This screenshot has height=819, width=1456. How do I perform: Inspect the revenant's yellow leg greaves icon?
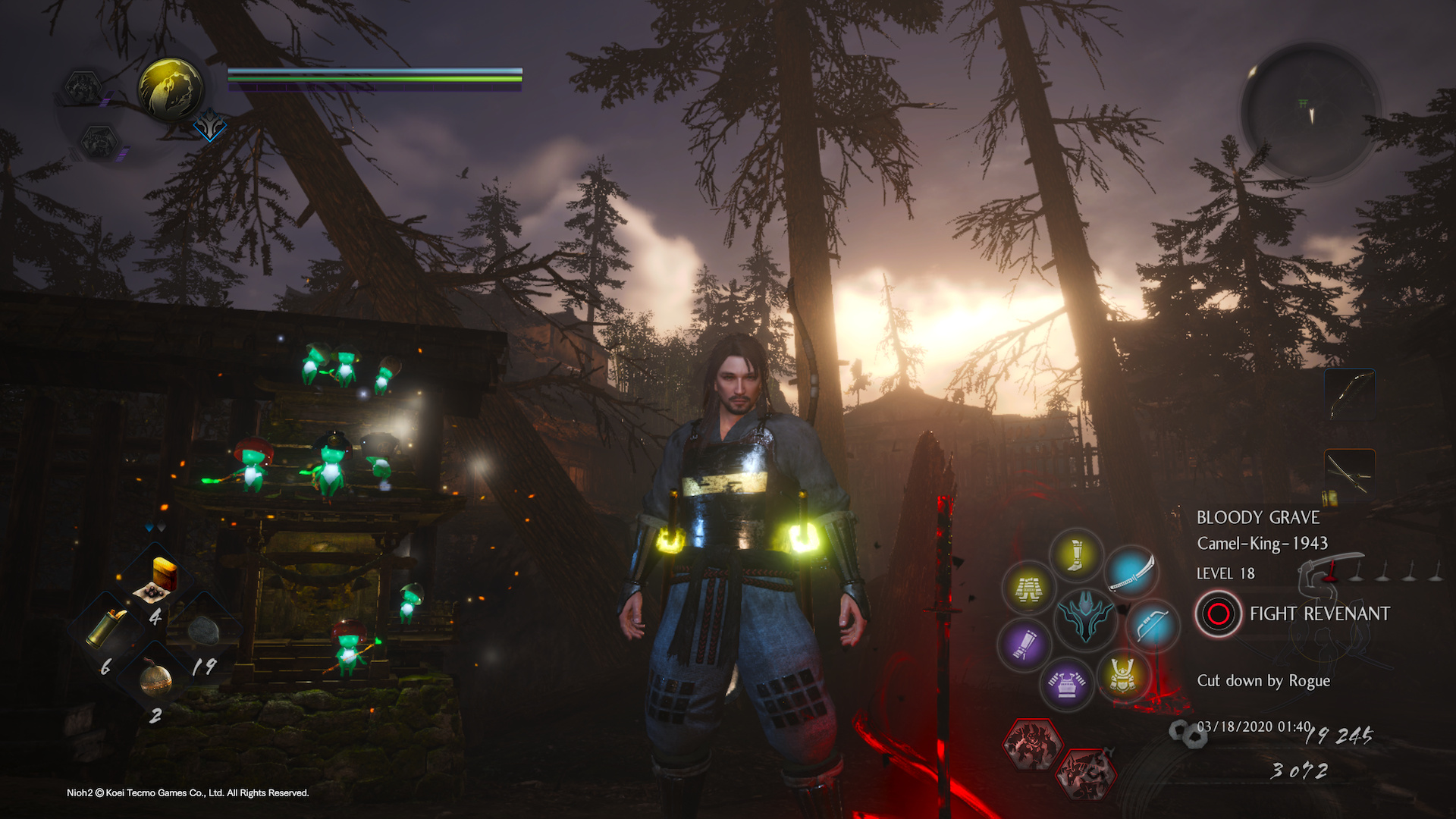tap(1075, 554)
